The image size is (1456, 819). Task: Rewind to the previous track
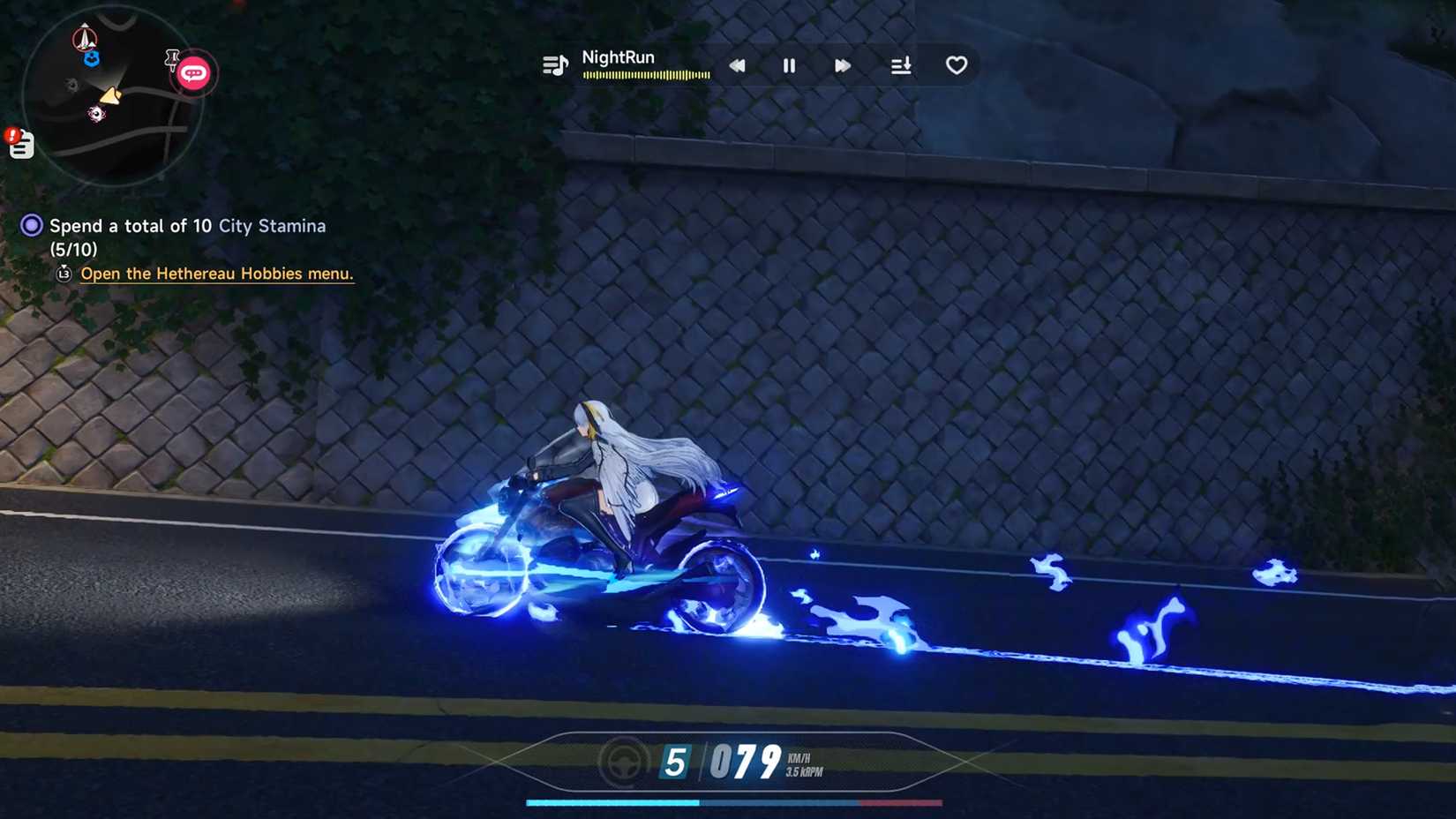(x=737, y=65)
